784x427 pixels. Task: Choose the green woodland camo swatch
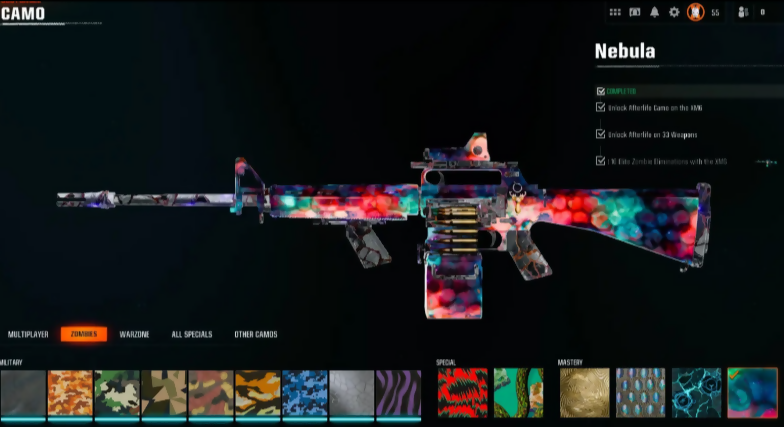coord(117,392)
